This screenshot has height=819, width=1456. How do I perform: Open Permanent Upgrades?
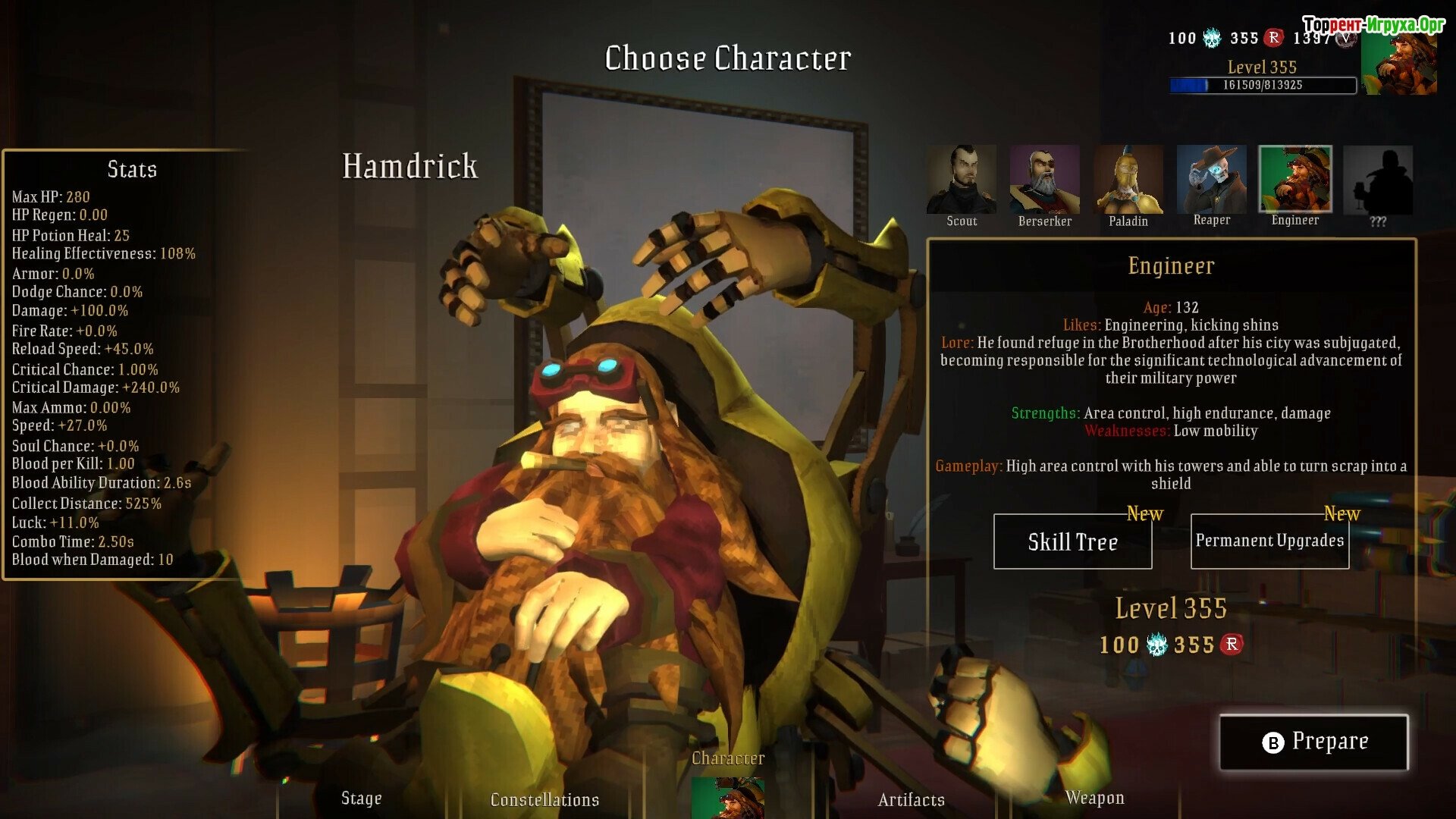[x=1269, y=541]
